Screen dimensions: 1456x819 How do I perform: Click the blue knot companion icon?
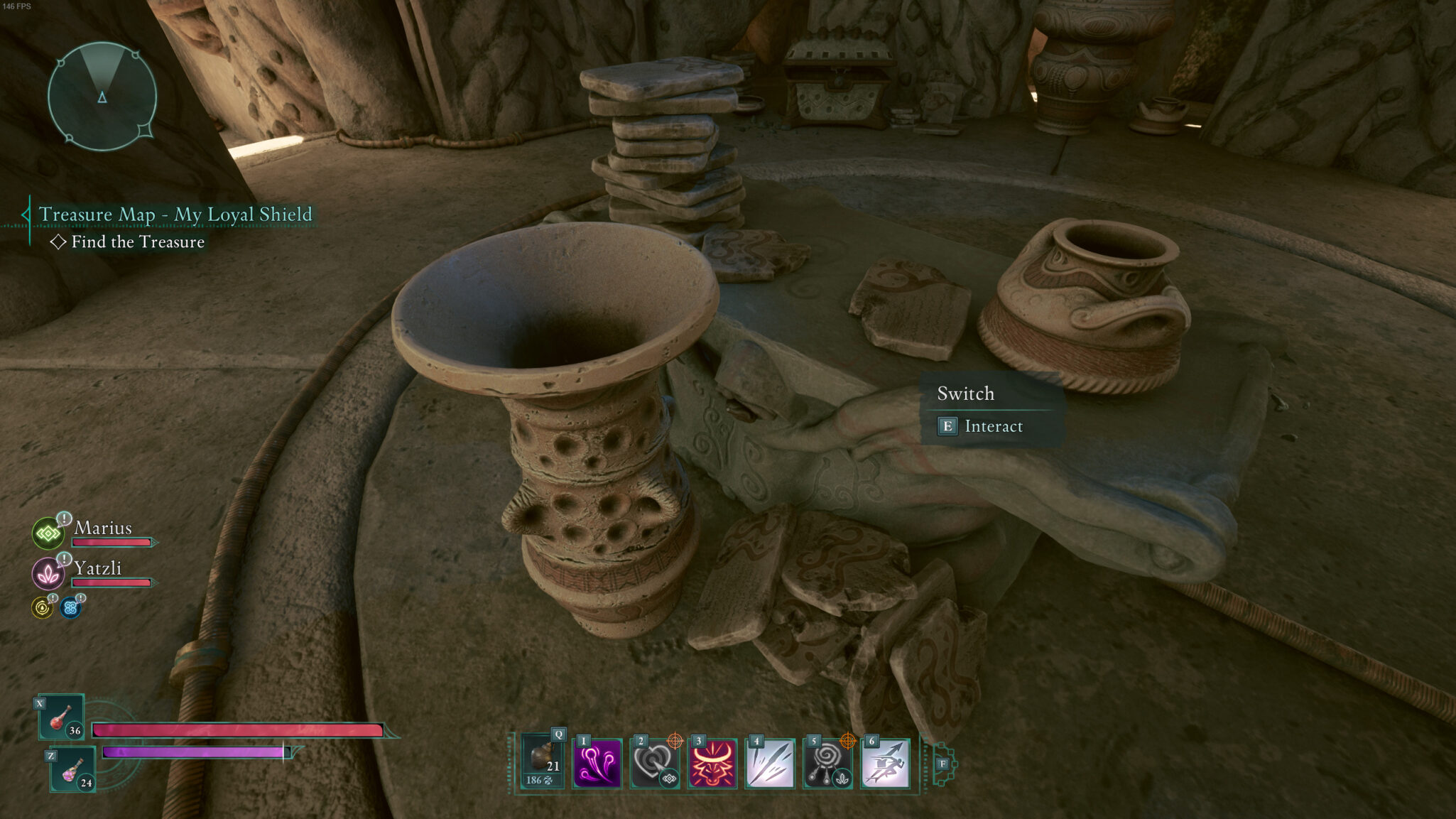[70, 607]
